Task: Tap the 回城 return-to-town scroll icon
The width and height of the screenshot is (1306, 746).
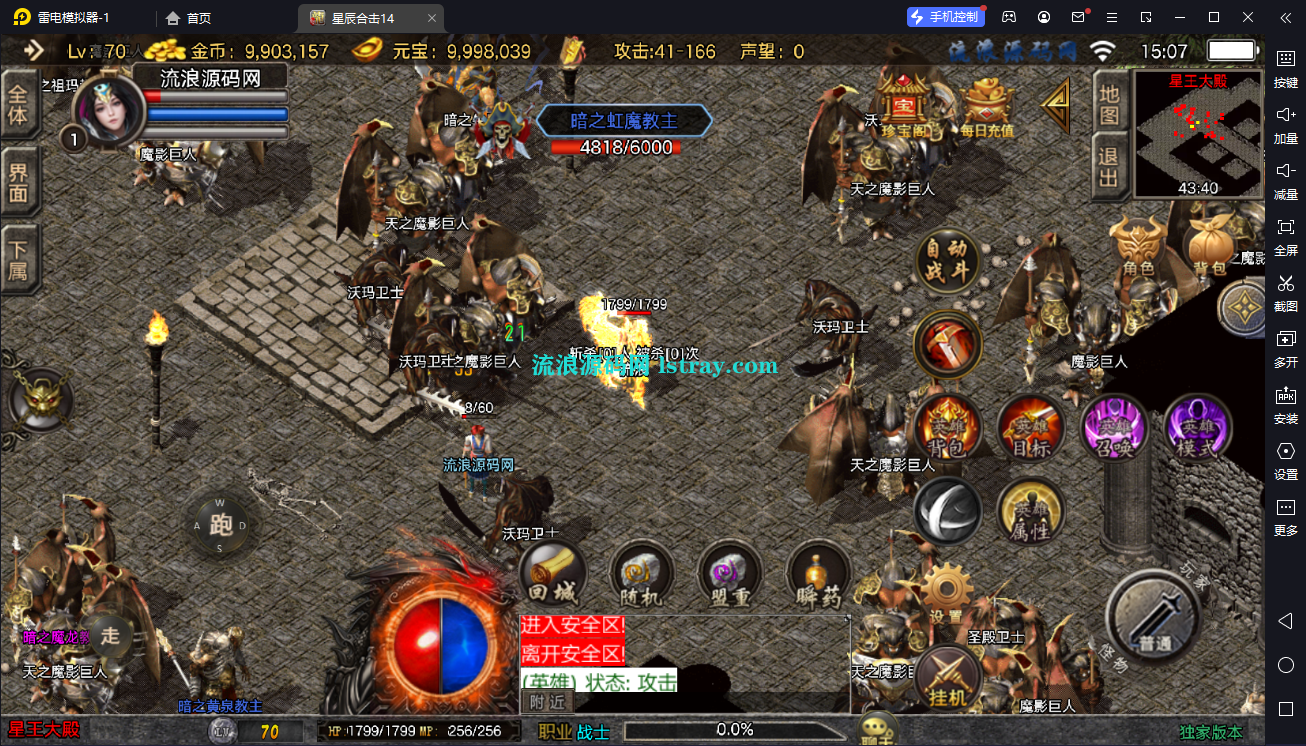Action: [552, 574]
